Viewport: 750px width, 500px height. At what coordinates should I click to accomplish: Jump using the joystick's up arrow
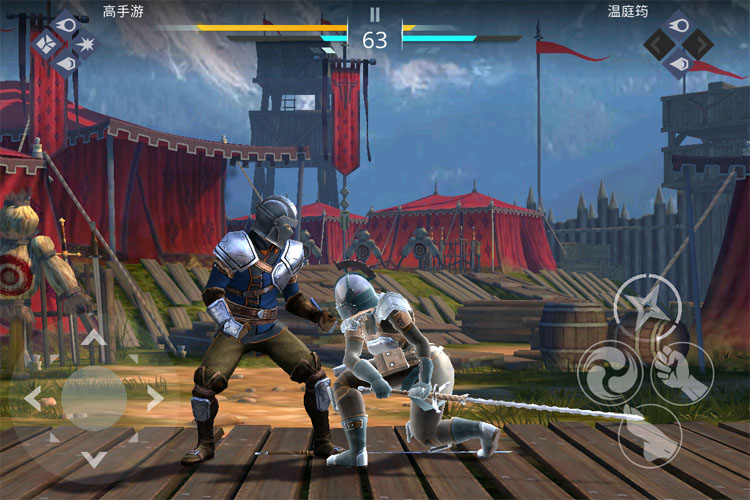click(94, 338)
